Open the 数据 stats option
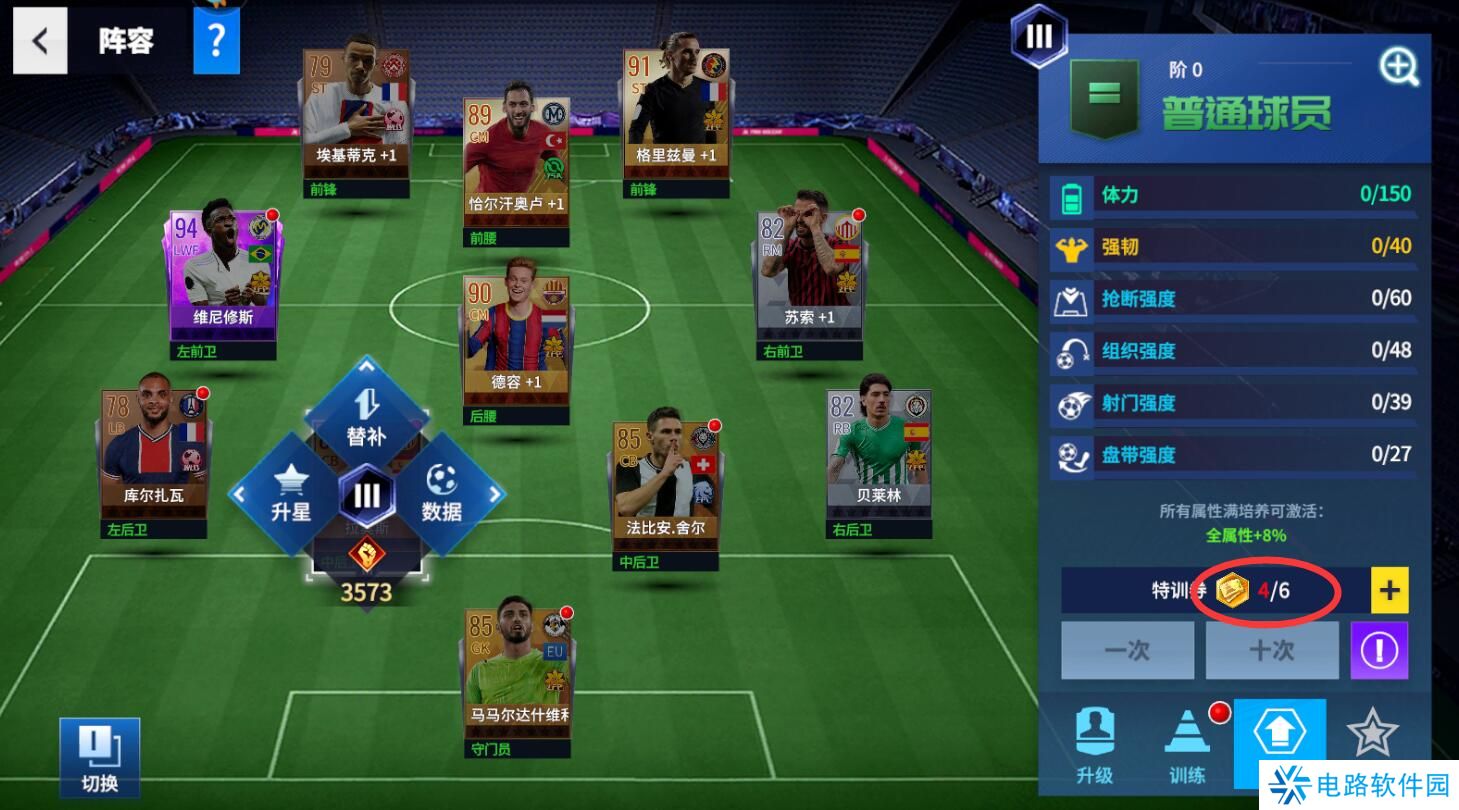The image size is (1459, 810). coord(441,494)
